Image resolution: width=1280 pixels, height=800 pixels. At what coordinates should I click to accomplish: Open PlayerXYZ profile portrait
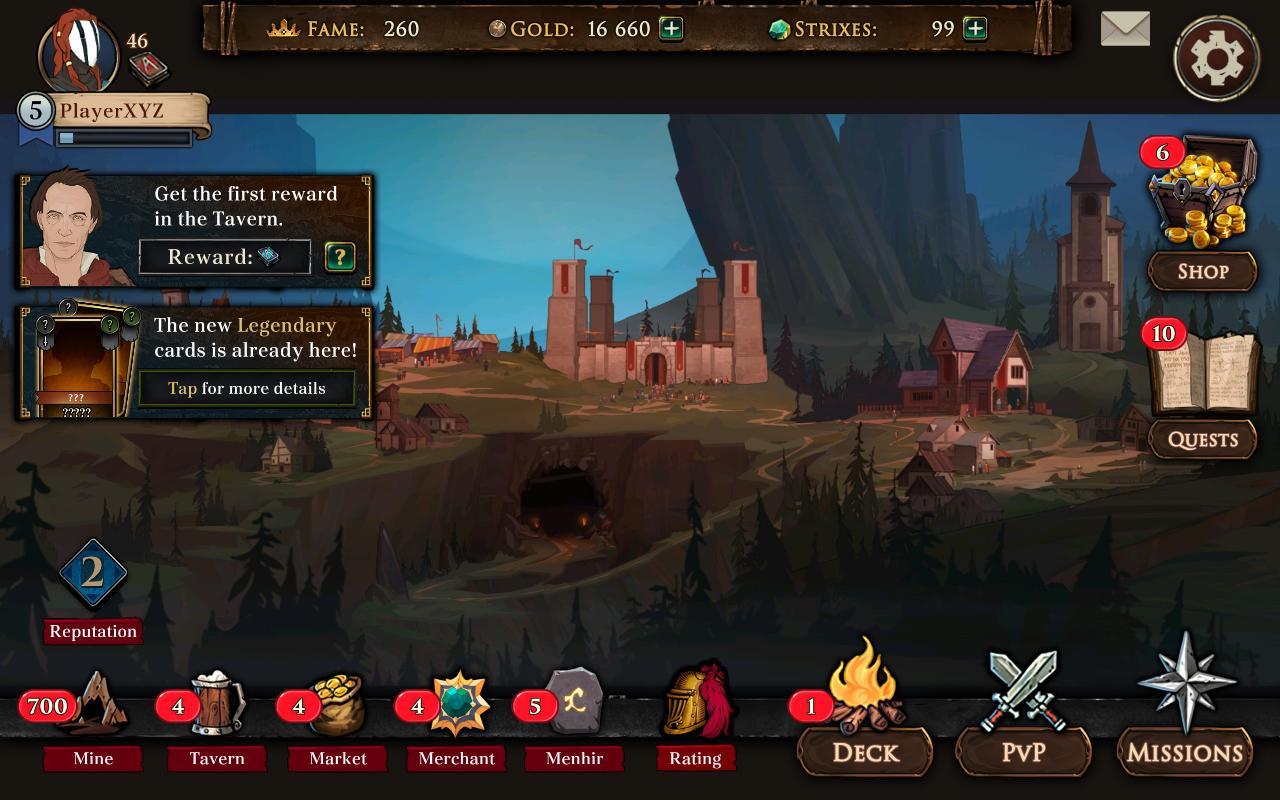pos(78,52)
